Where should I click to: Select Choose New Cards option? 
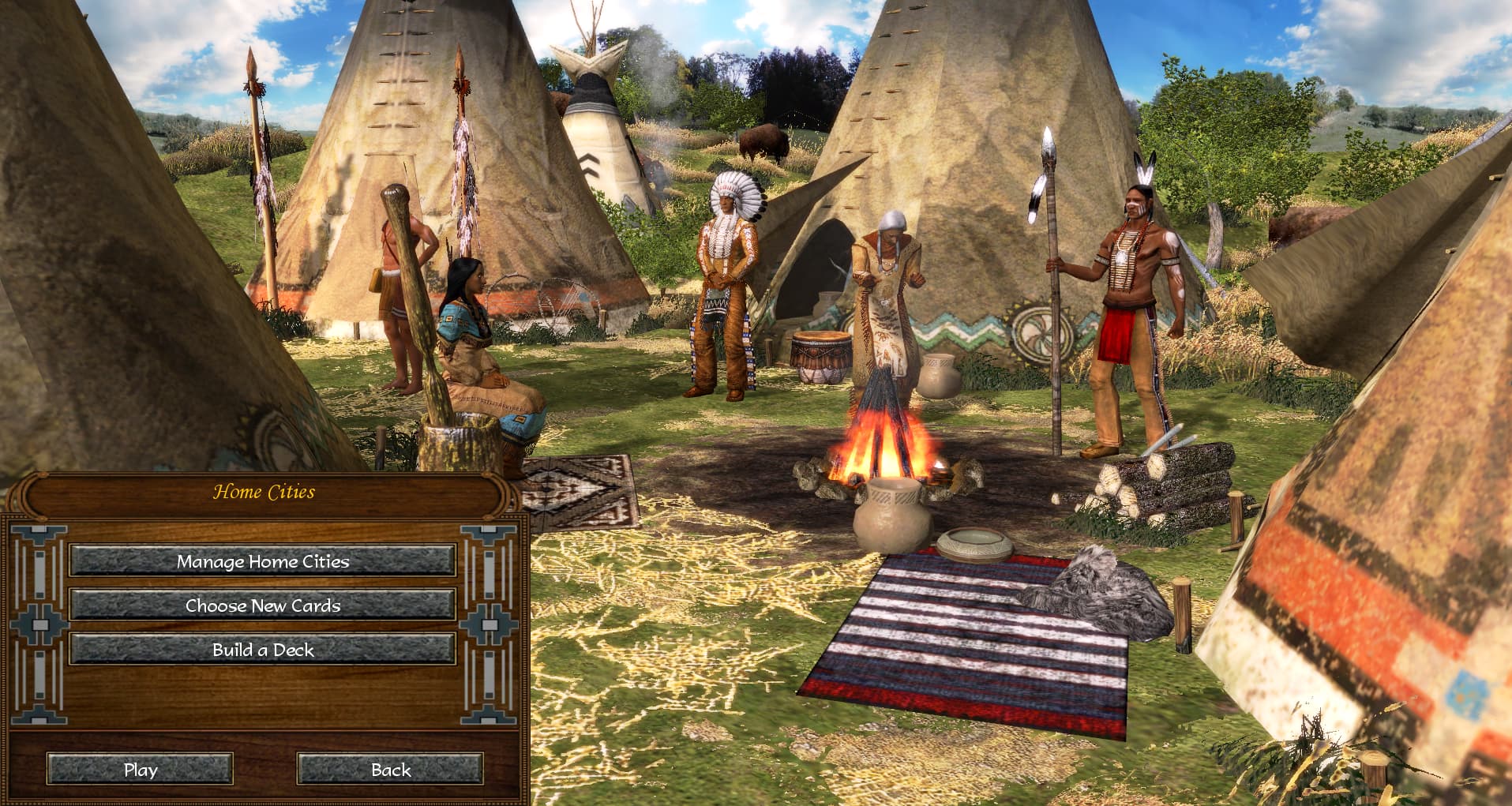coord(262,605)
